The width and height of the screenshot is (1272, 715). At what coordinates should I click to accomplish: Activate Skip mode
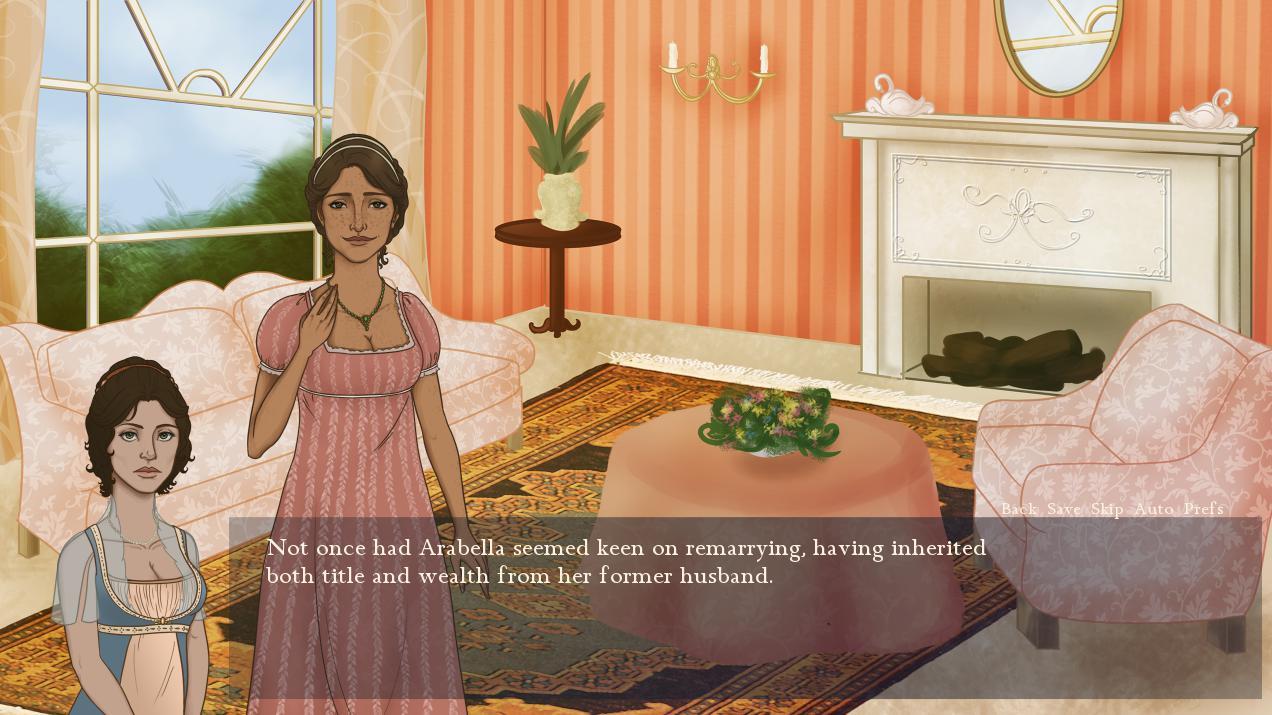coord(1107,509)
